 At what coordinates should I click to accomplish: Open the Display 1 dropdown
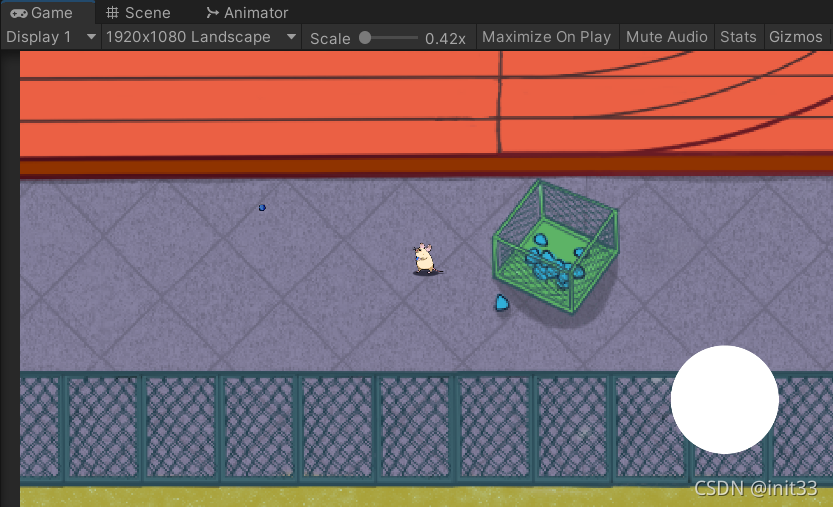(x=51, y=37)
